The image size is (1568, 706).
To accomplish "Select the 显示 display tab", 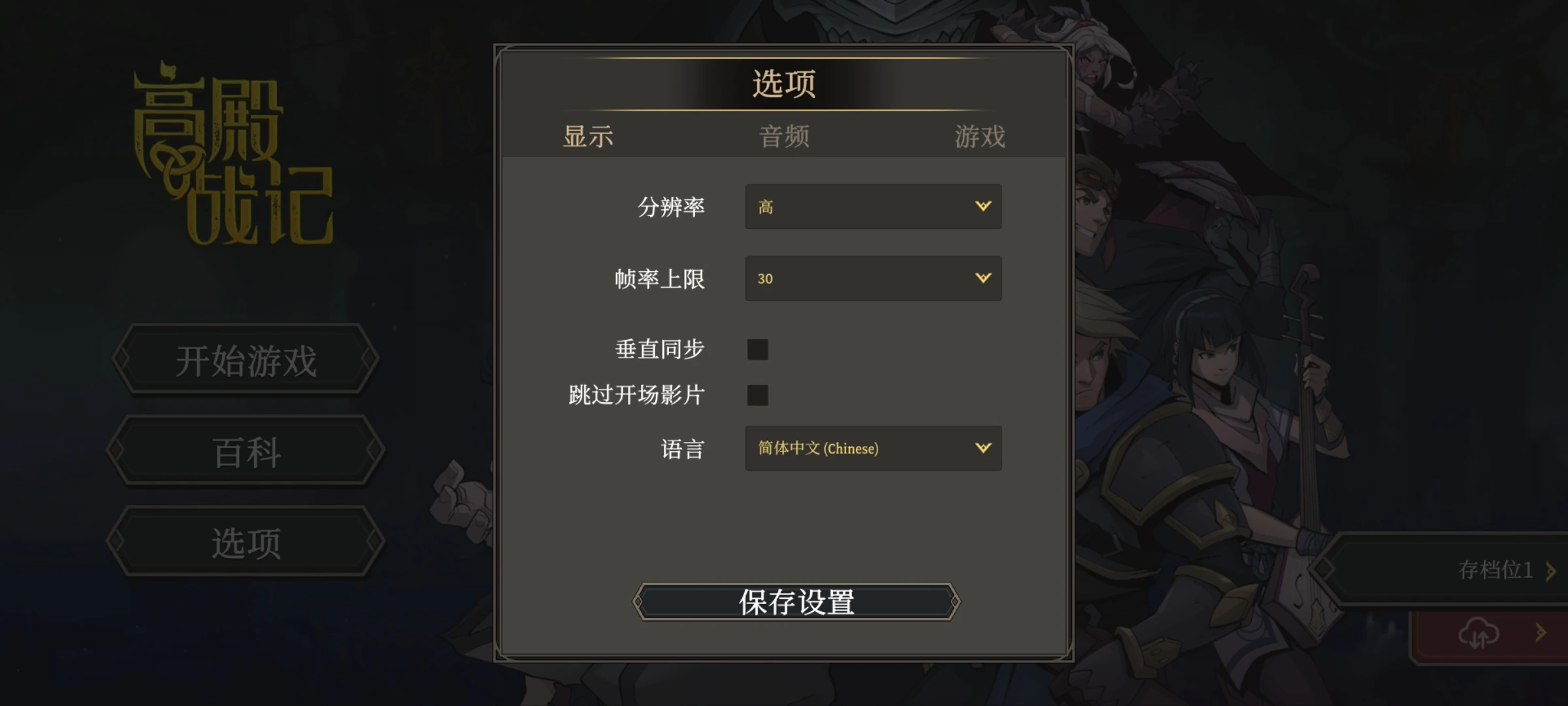I will coord(586,136).
